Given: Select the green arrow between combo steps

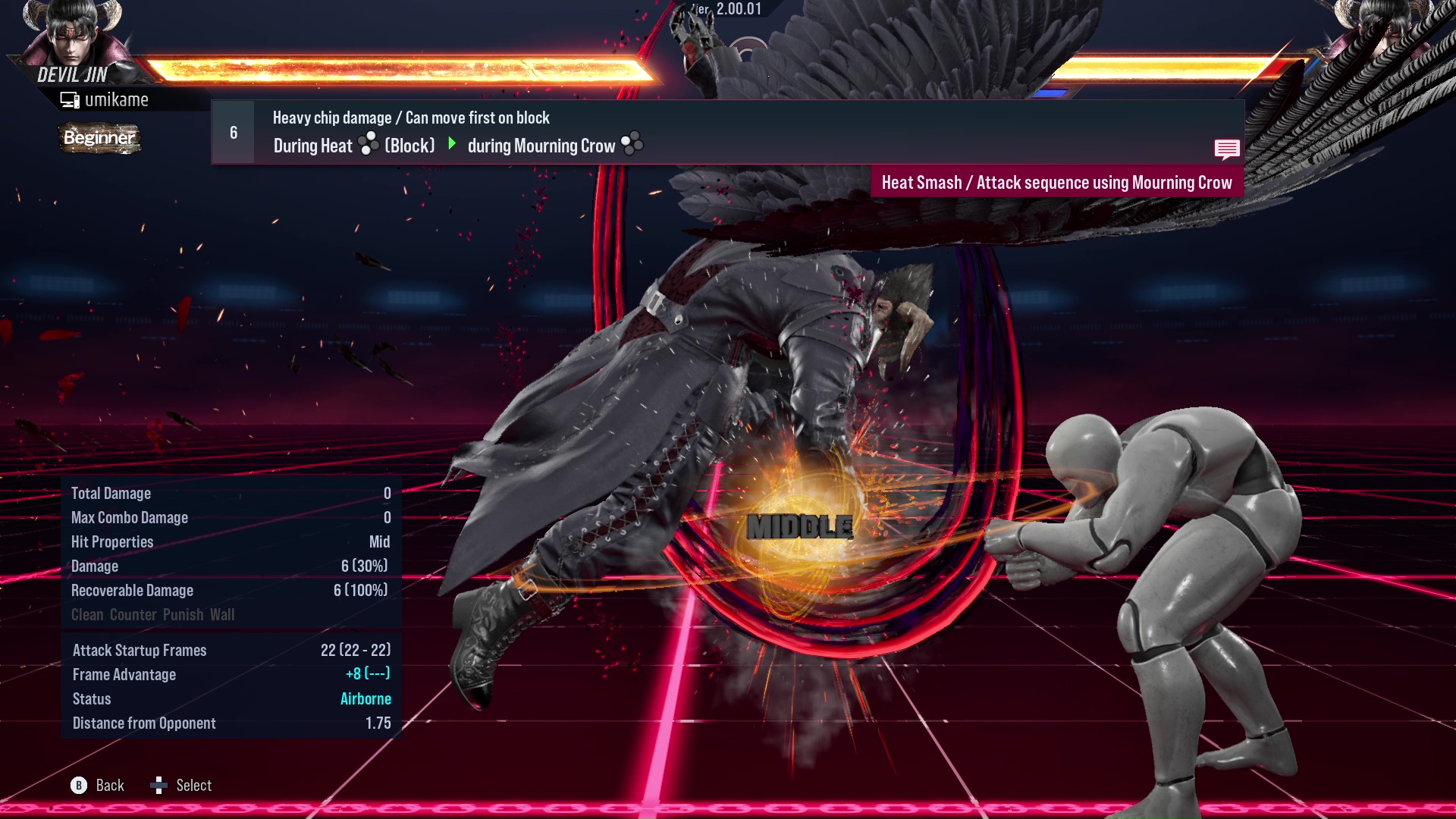Looking at the screenshot, I should (x=453, y=144).
